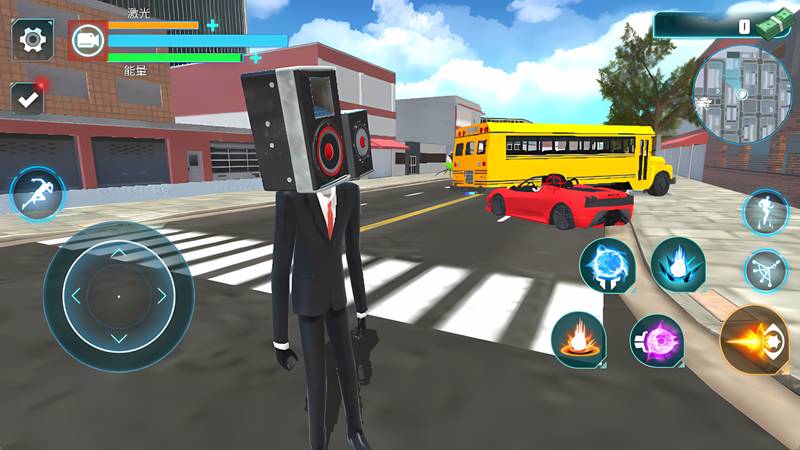Screen dimensions: 800x450
Task: Activate the white-blue flame burst skill
Action: (x=678, y=265)
